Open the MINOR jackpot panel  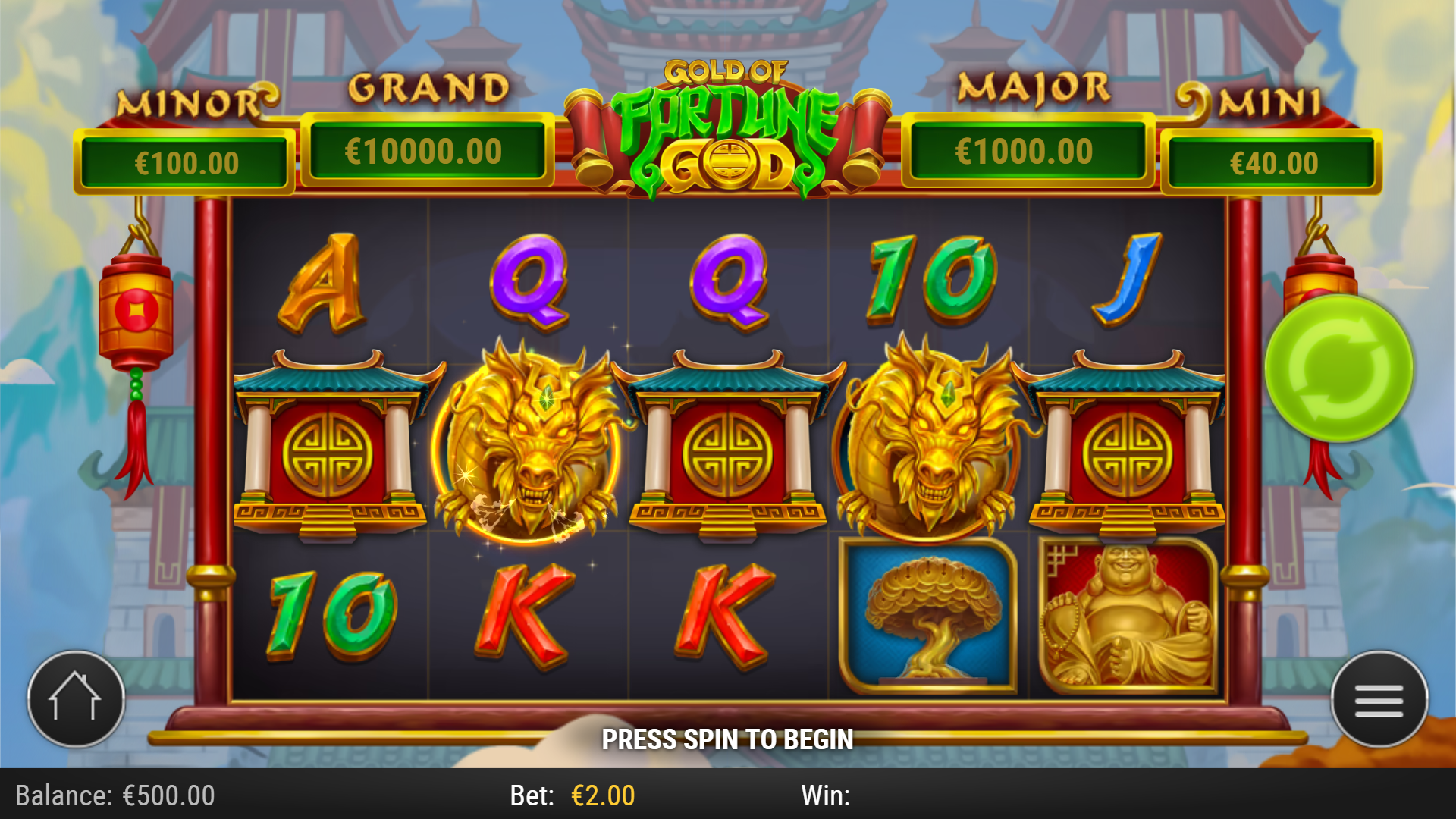click(186, 161)
